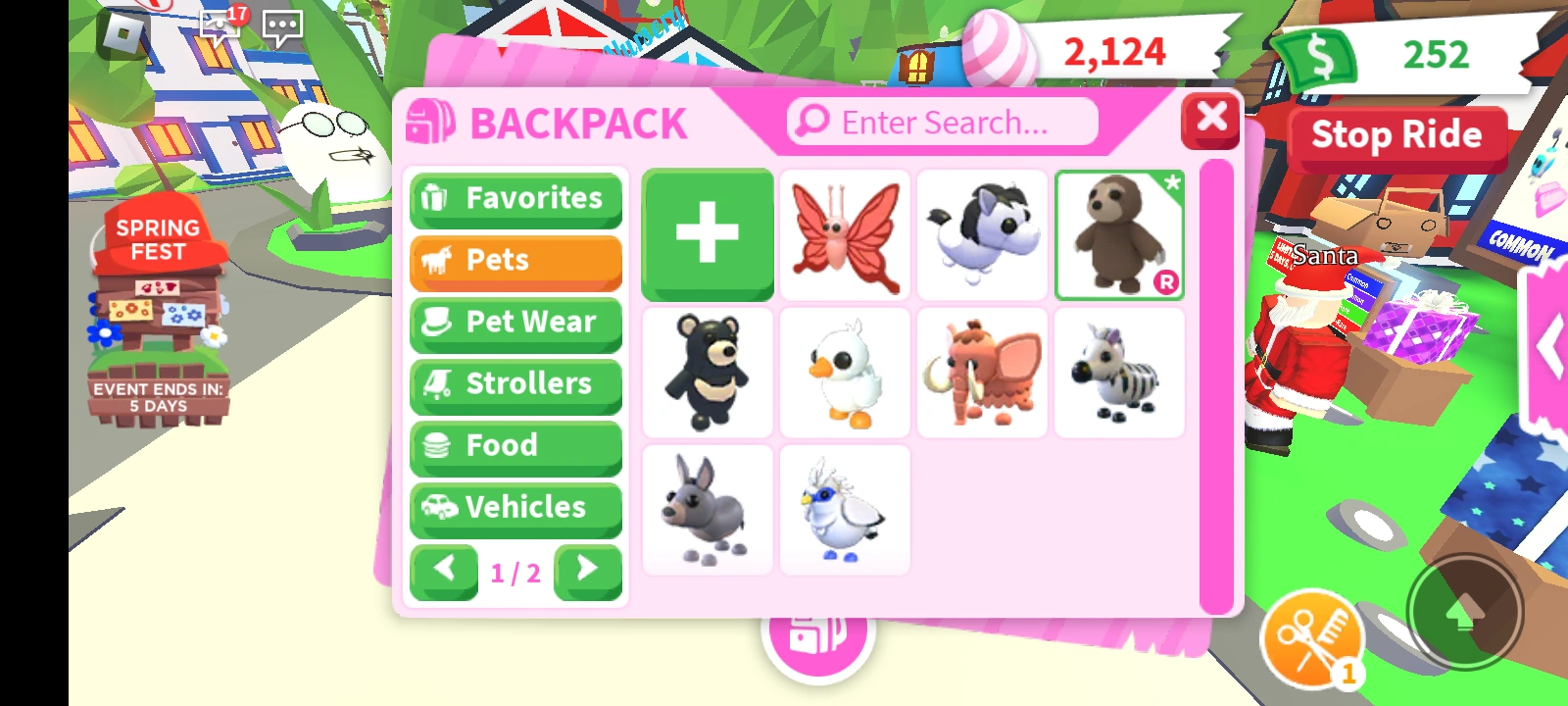The image size is (1568, 706).
Task: Go to the next backpack page
Action: point(588,572)
